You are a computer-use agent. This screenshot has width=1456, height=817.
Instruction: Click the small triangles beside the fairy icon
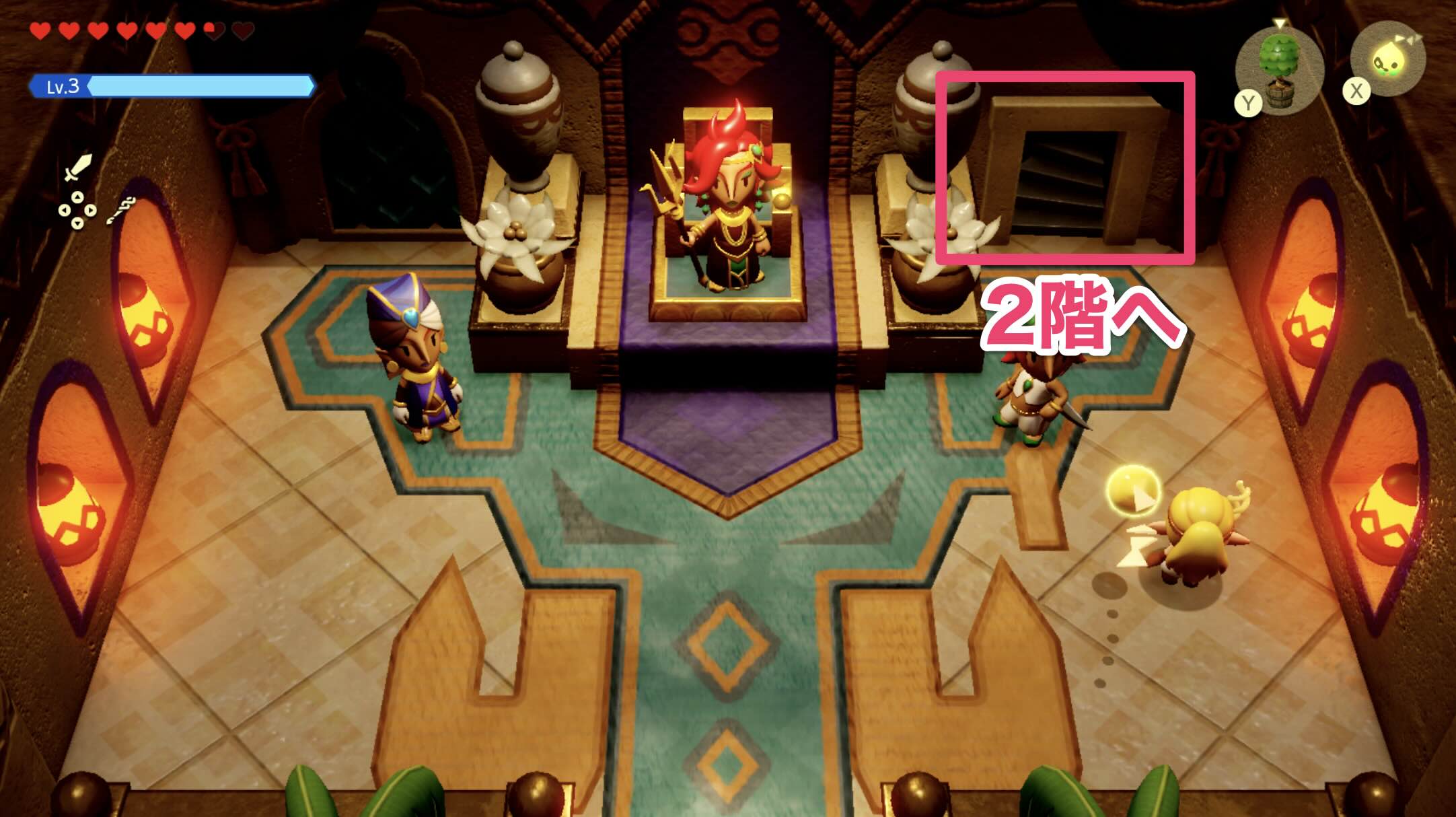[1409, 38]
